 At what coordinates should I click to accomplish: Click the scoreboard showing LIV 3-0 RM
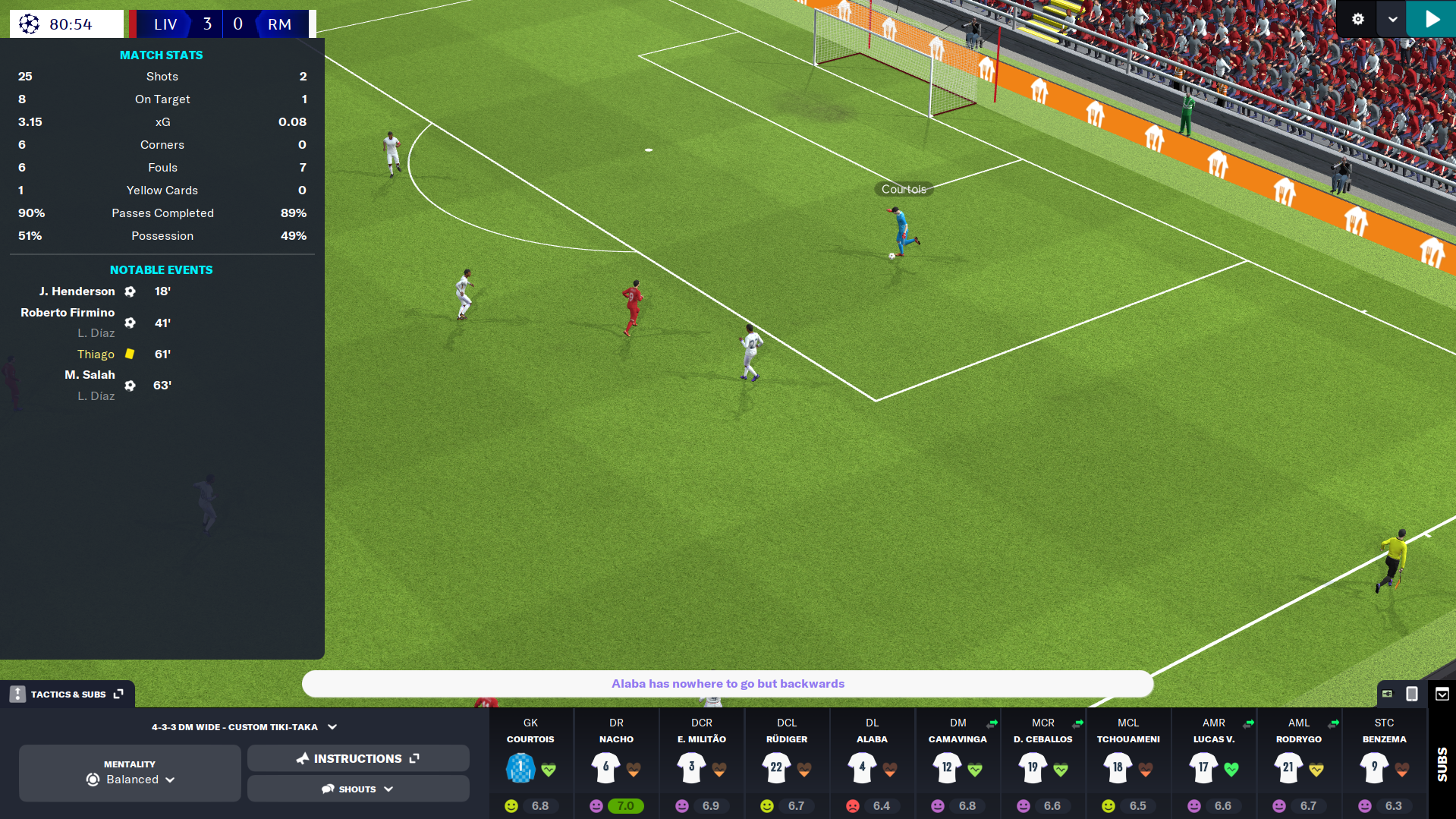coord(220,24)
